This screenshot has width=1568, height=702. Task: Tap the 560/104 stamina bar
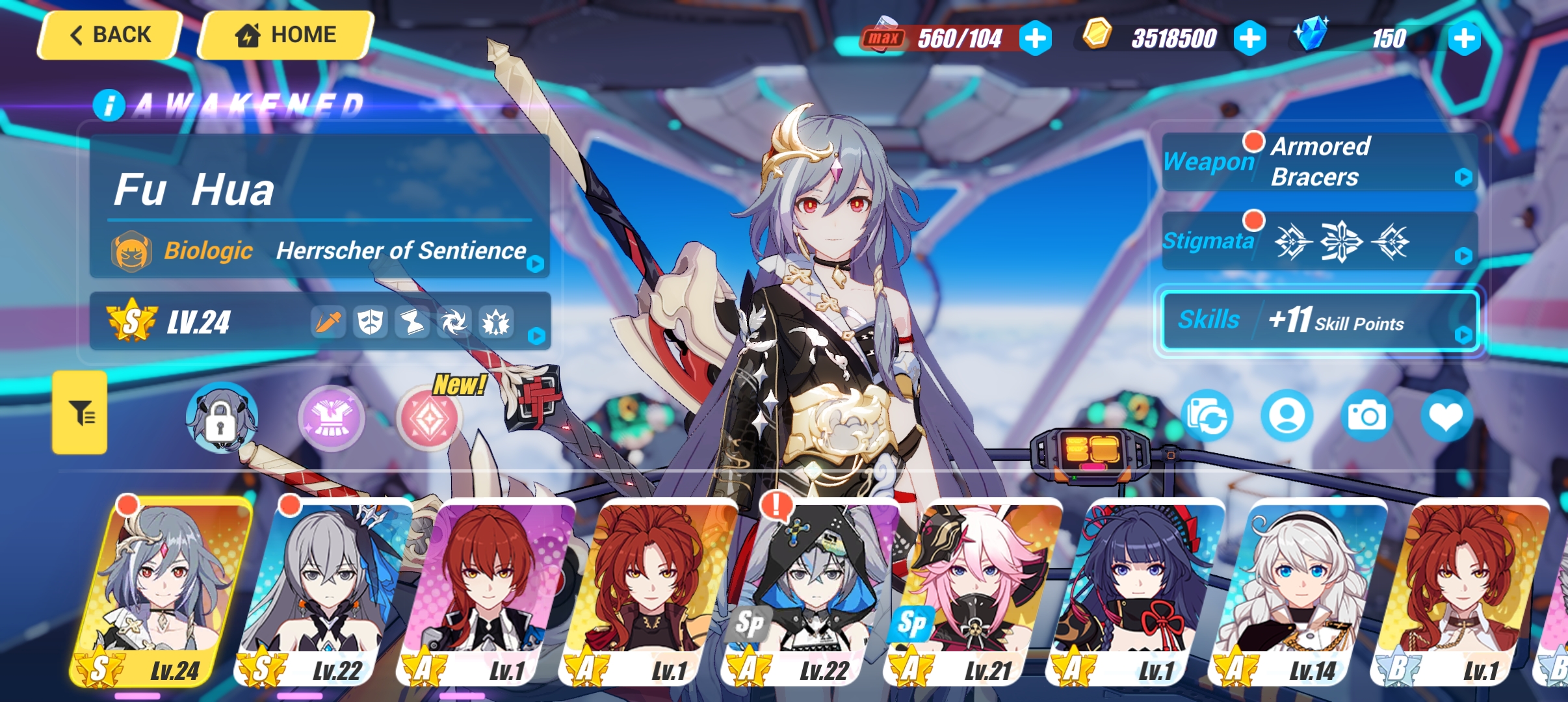(959, 38)
